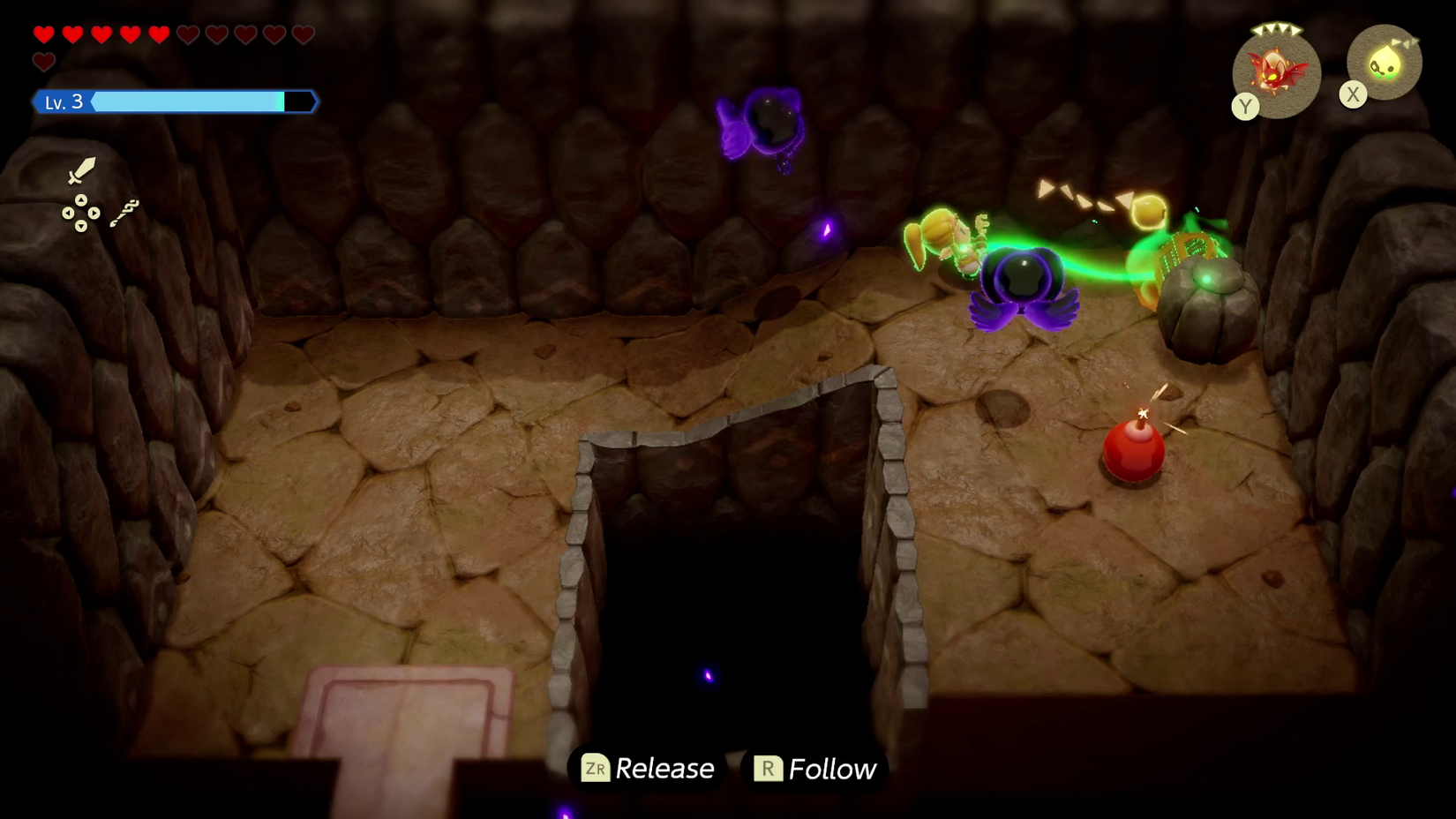Click the Lv. 3 energy gauge

tap(174, 101)
